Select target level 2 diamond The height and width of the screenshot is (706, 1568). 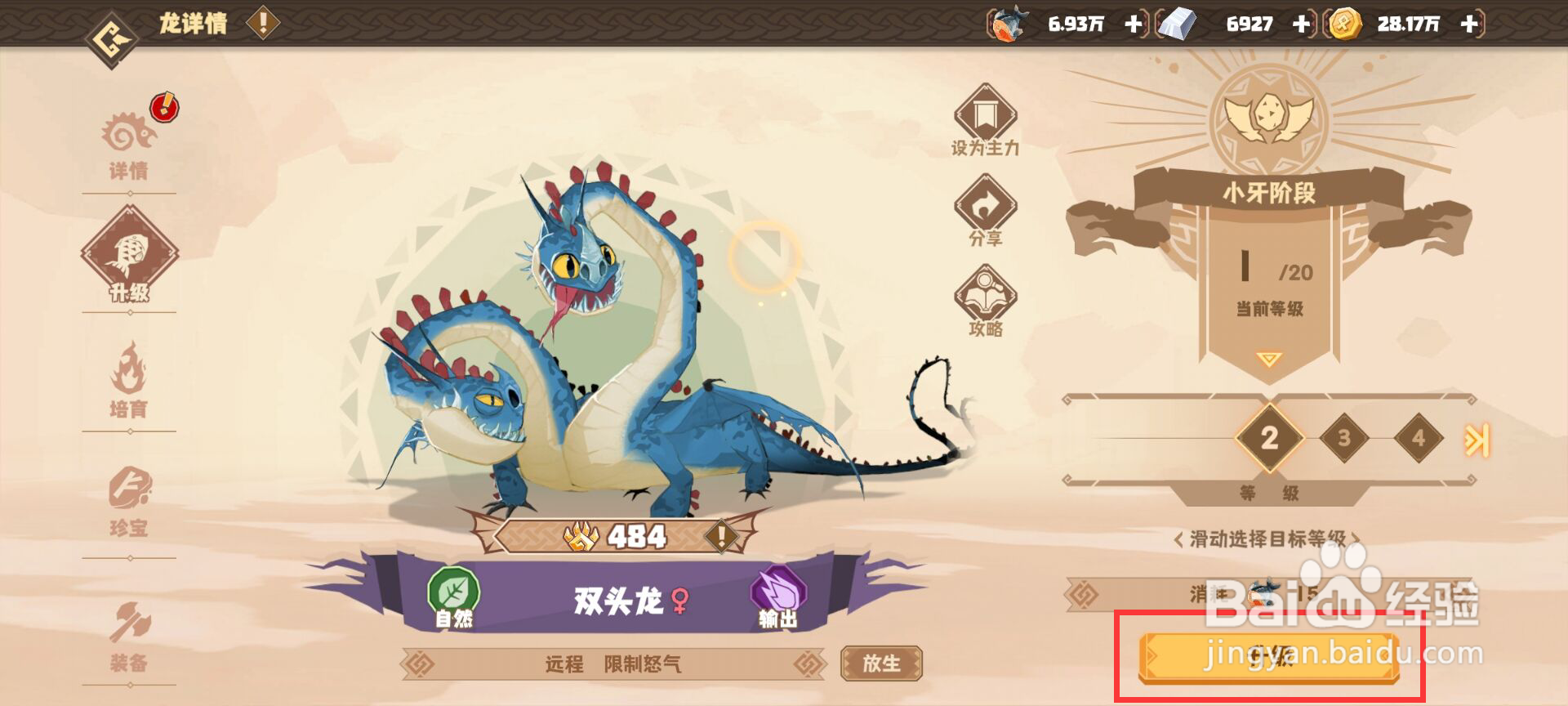(1270, 438)
